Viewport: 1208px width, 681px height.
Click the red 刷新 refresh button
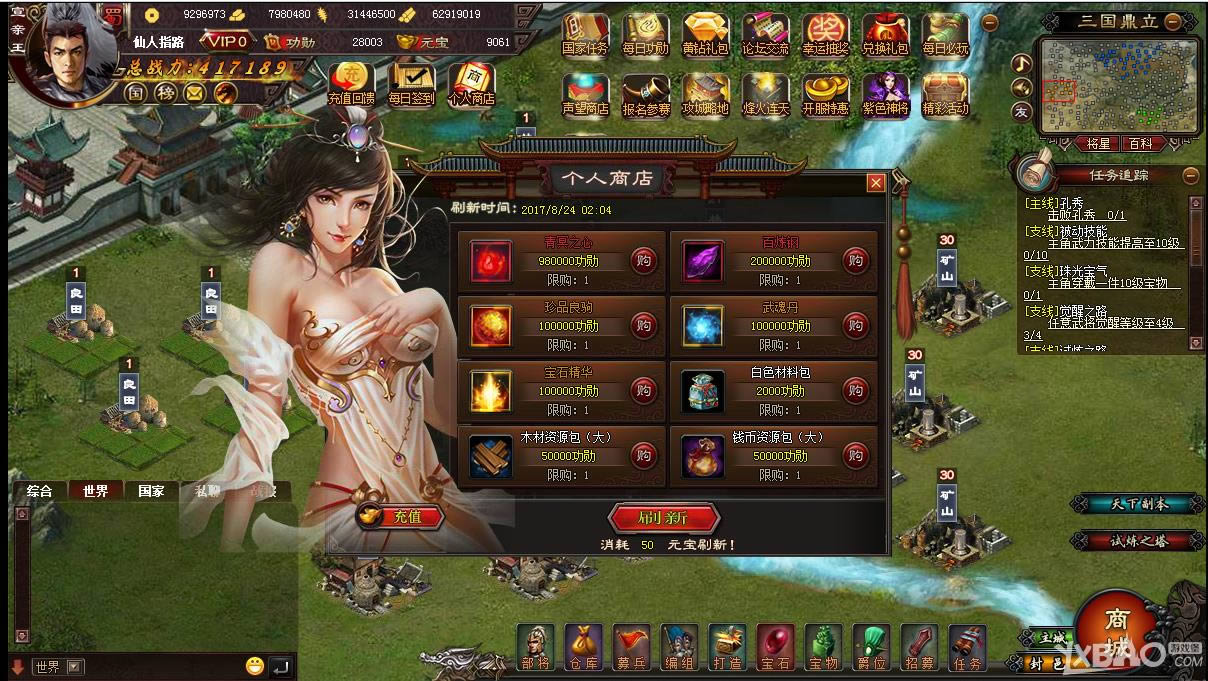click(664, 517)
